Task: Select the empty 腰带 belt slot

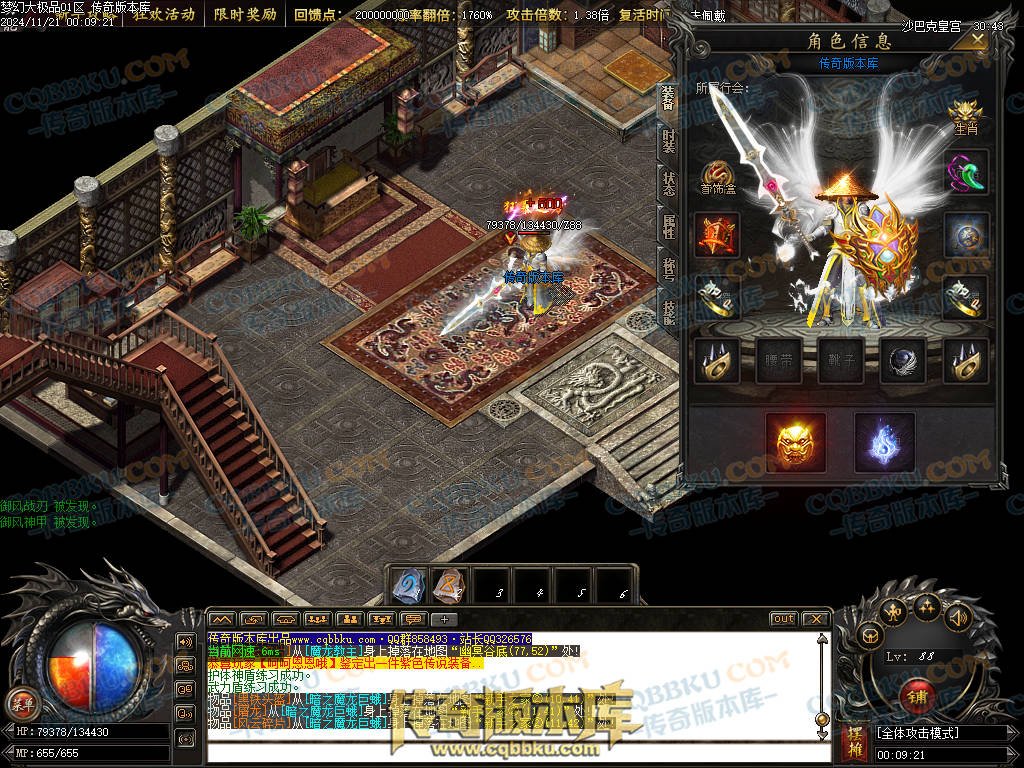Action: (x=779, y=361)
